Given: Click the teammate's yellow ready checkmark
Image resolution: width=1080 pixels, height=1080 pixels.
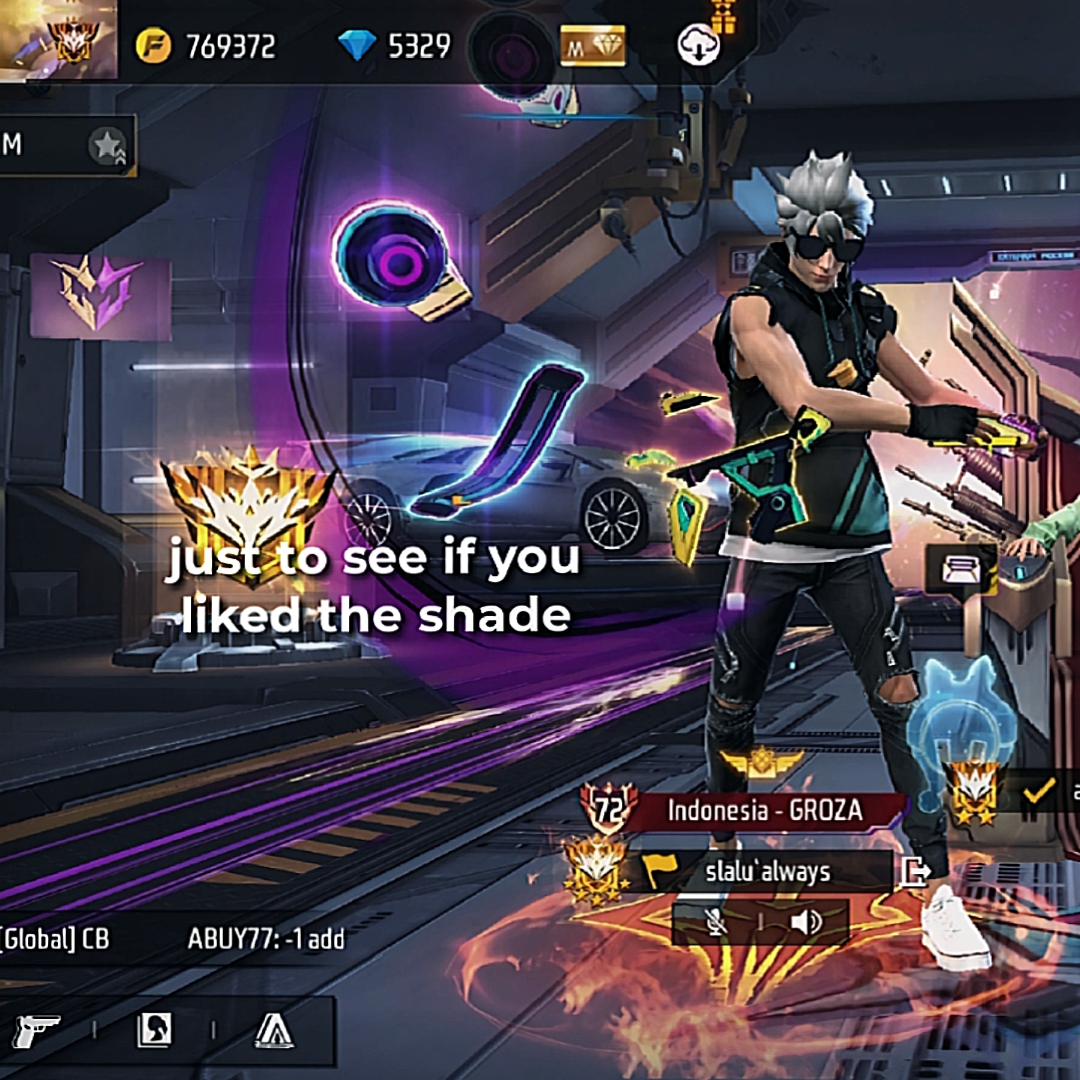Looking at the screenshot, I should (1040, 793).
